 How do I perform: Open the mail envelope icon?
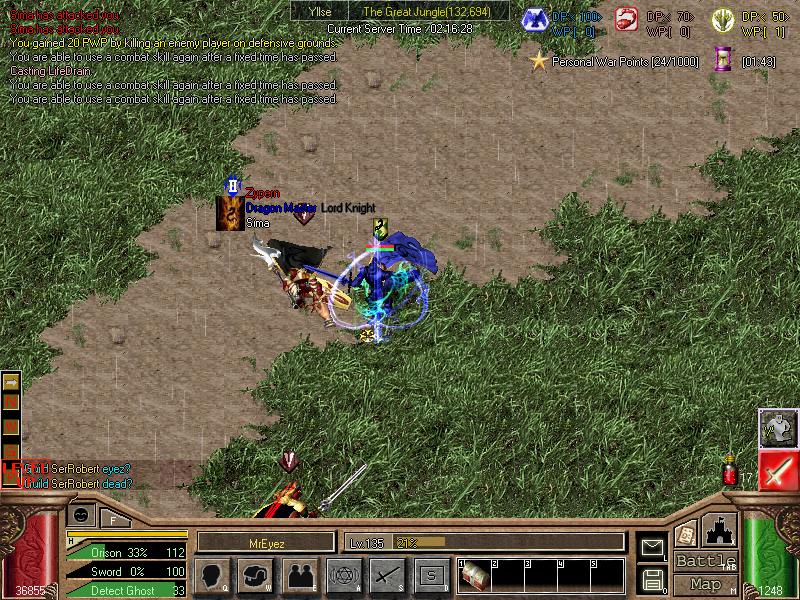(652, 547)
